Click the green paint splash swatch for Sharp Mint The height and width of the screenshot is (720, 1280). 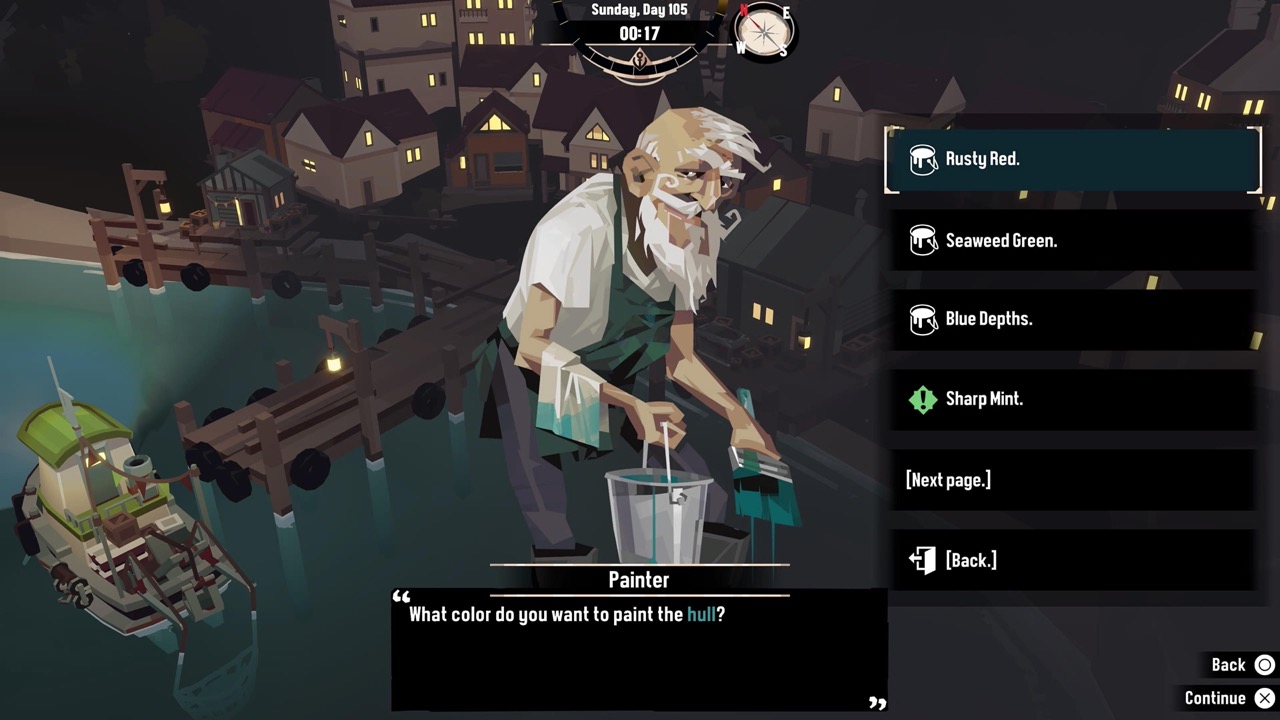tap(923, 399)
